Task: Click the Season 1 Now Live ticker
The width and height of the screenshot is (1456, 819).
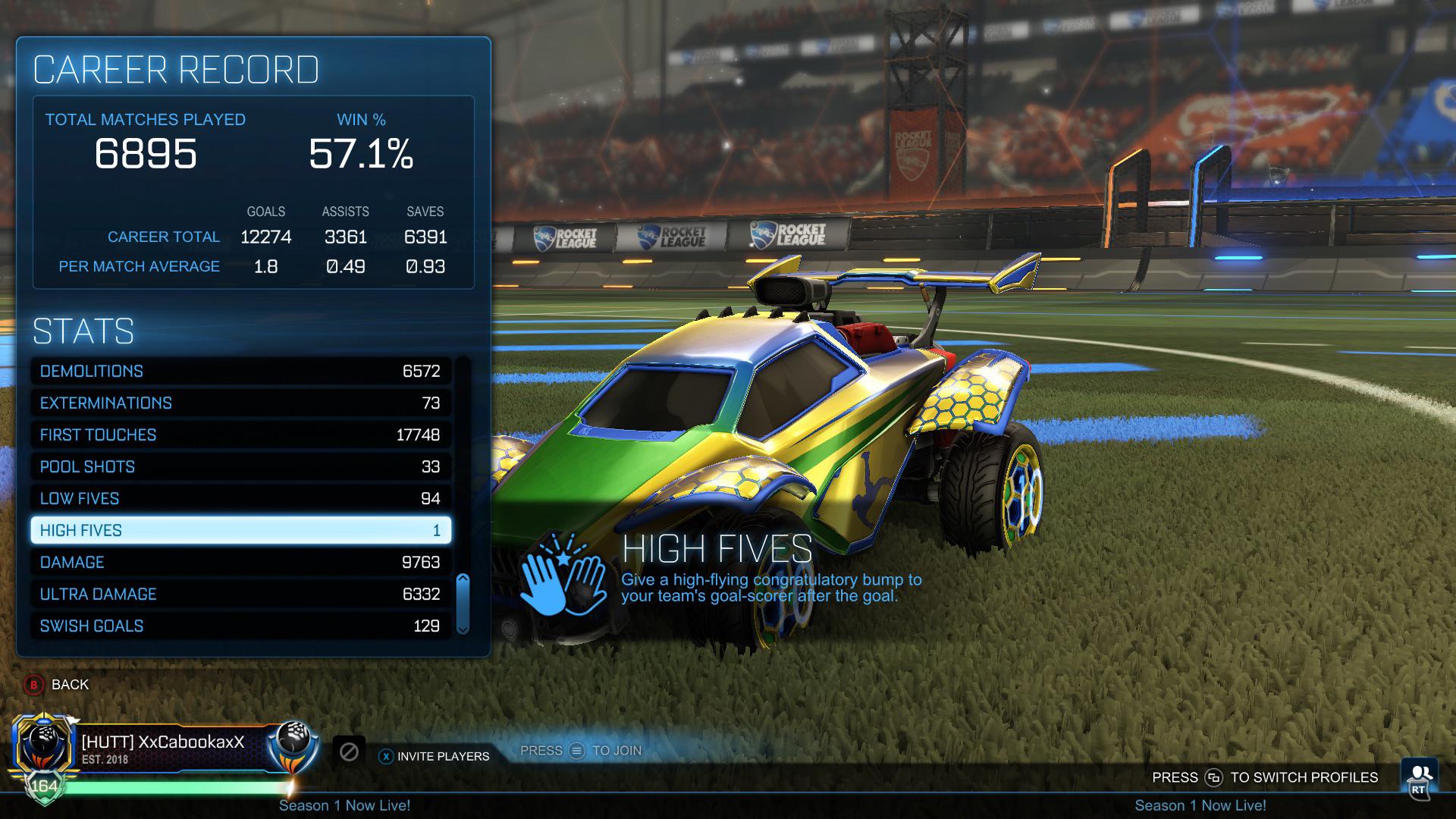Action: (x=345, y=805)
